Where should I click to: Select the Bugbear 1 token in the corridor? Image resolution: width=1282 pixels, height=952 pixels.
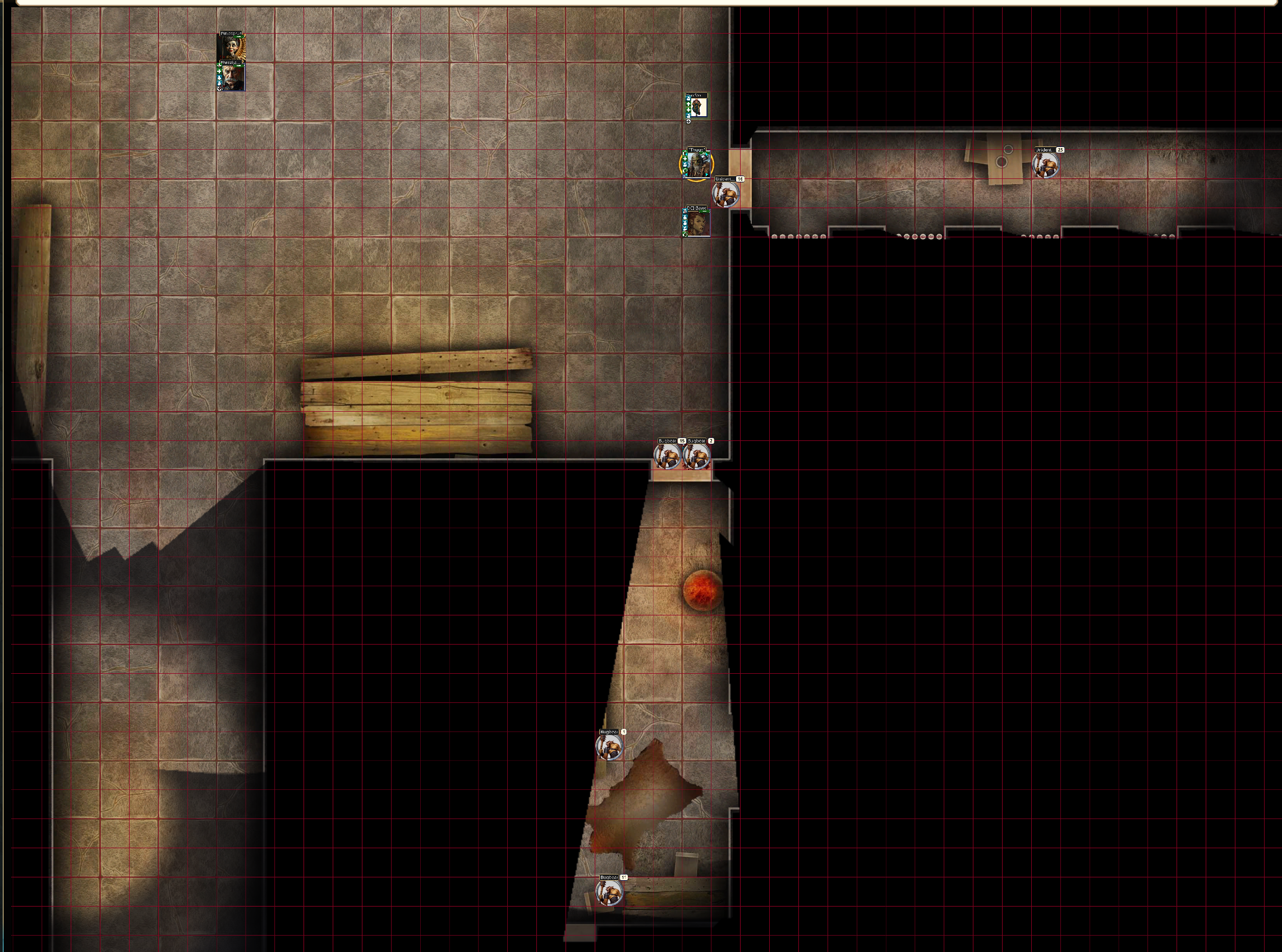(x=610, y=745)
